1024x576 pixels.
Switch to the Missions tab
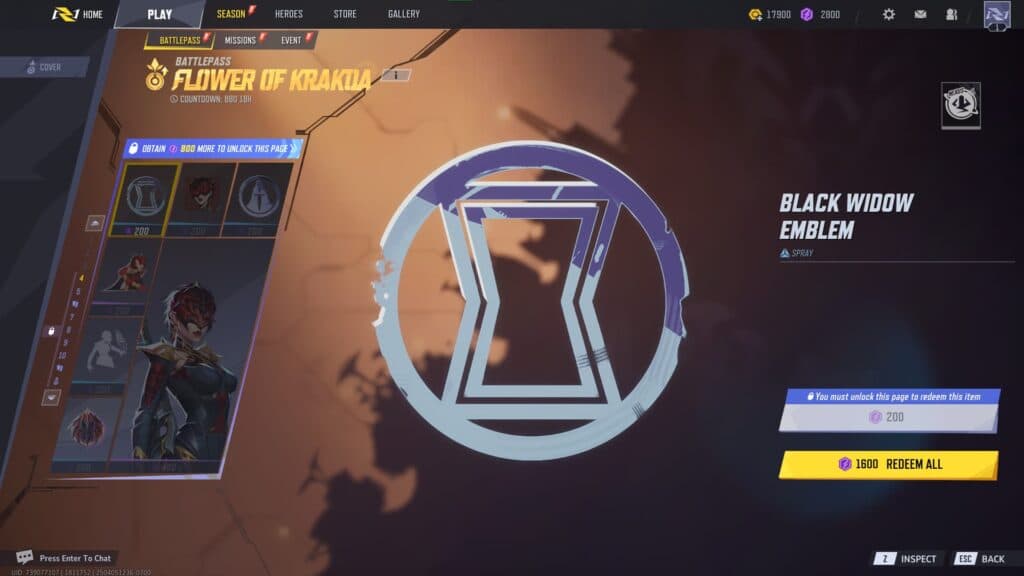click(240, 40)
